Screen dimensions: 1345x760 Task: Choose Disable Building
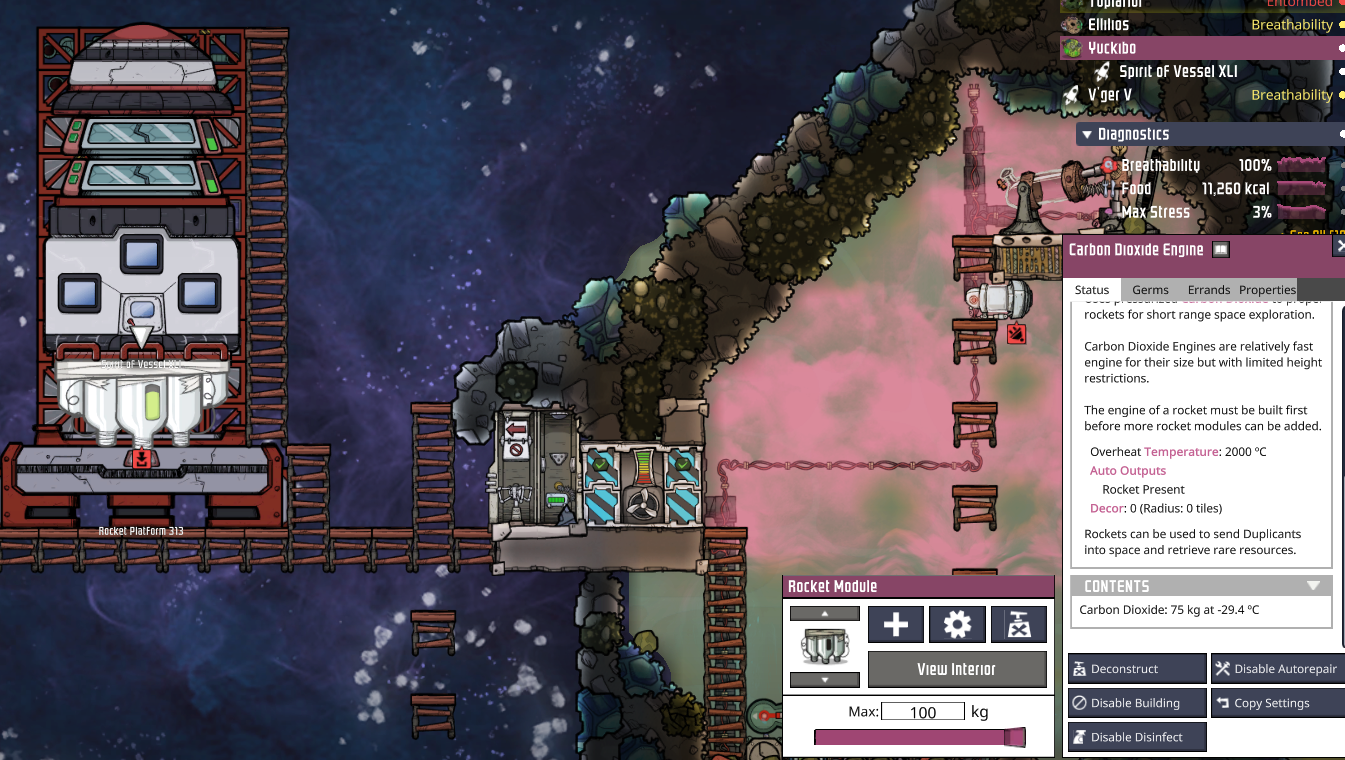click(1137, 703)
